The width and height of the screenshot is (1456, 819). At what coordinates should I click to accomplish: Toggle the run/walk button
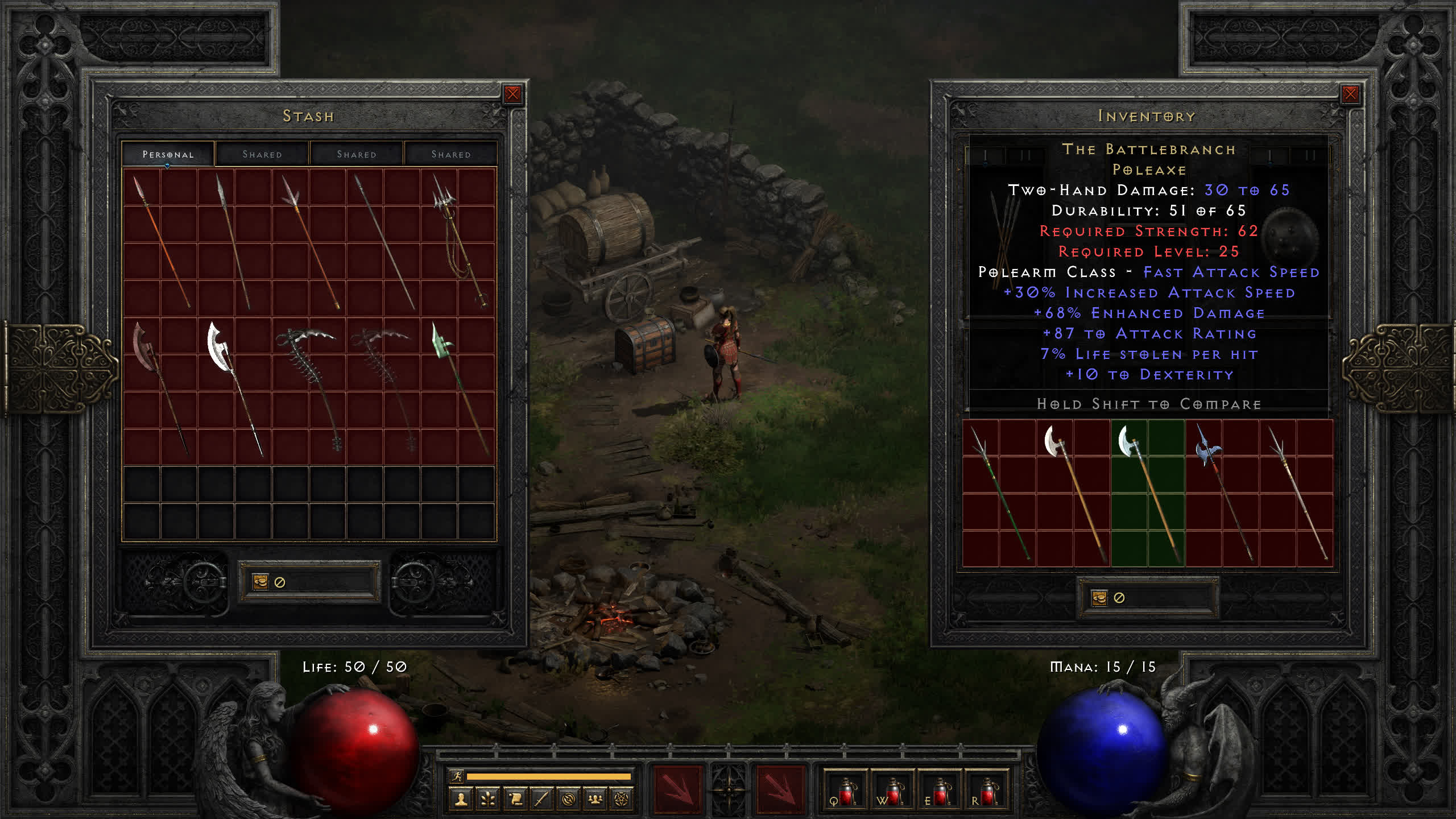(457, 776)
